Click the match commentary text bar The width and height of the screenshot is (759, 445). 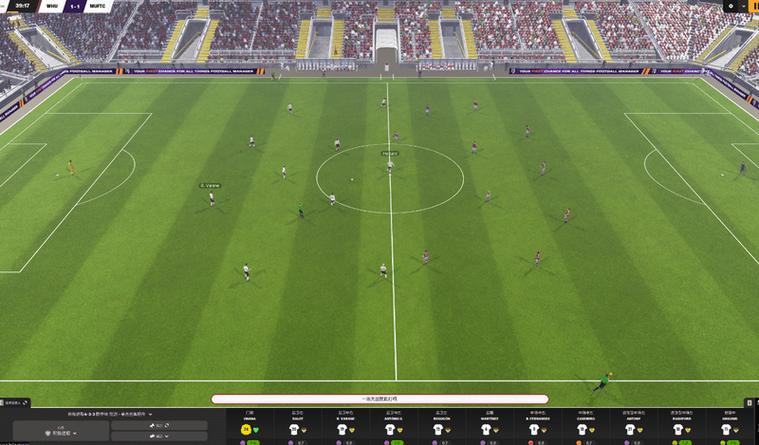(x=379, y=399)
